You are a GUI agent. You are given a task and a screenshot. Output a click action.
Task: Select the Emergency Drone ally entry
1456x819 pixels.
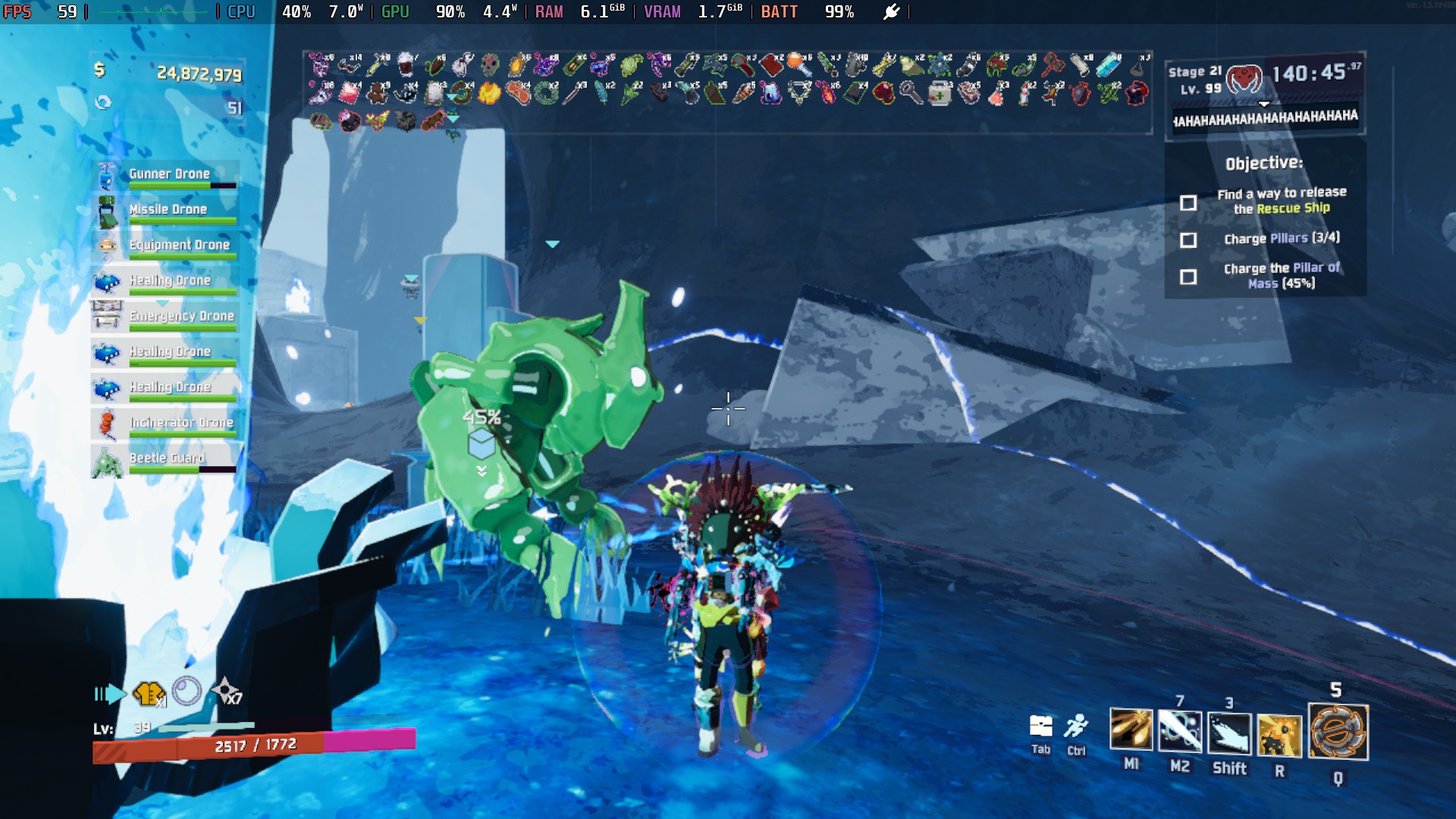tap(181, 316)
